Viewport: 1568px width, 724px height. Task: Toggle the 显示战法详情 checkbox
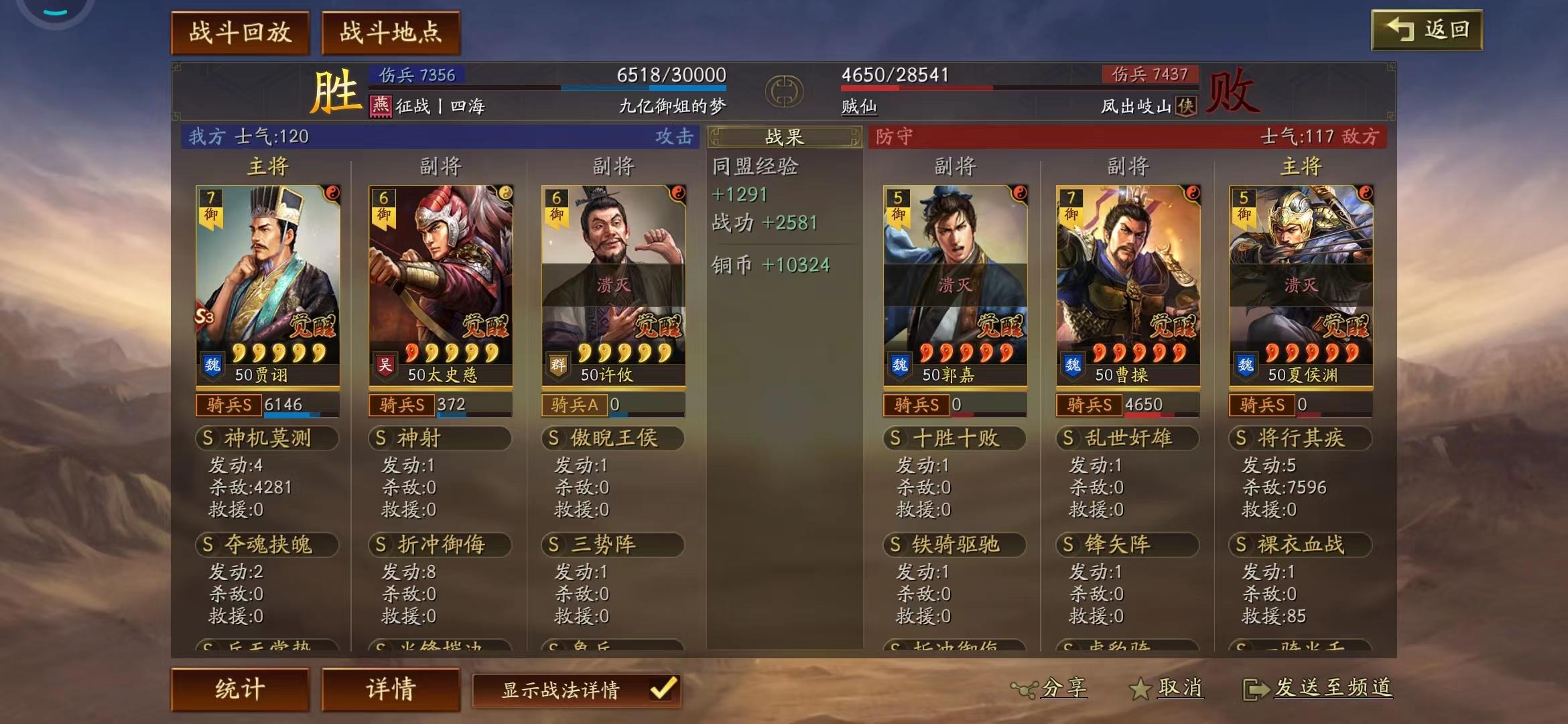pos(663,689)
